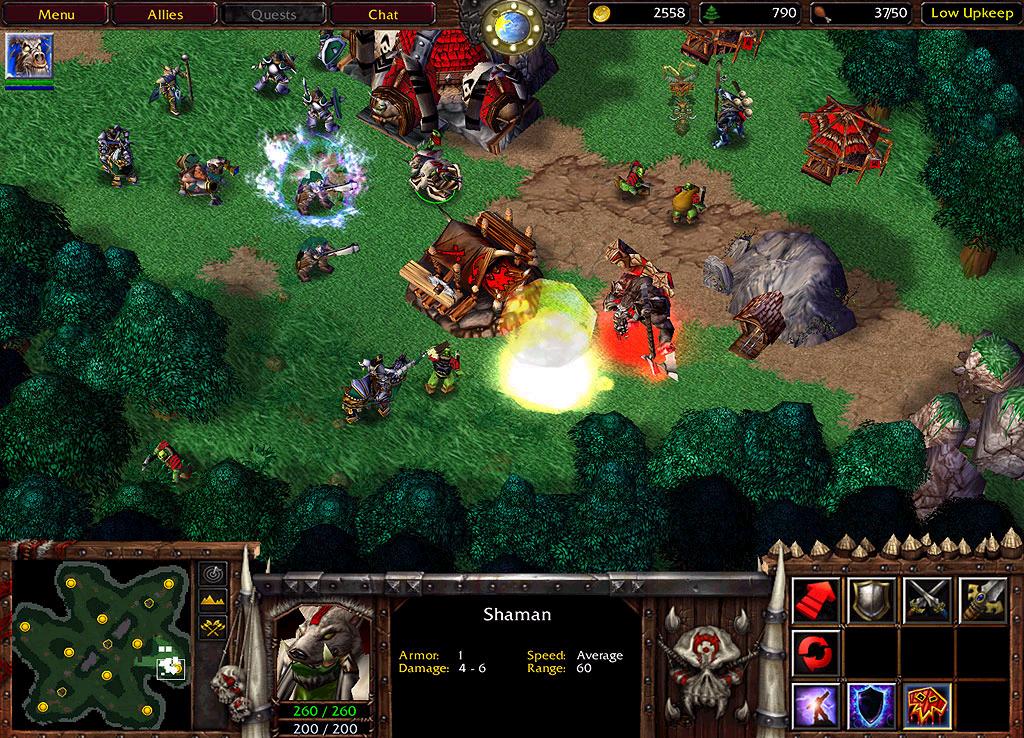Use the Bloodlust ability icon
This screenshot has height=738, width=1024.
(926, 706)
